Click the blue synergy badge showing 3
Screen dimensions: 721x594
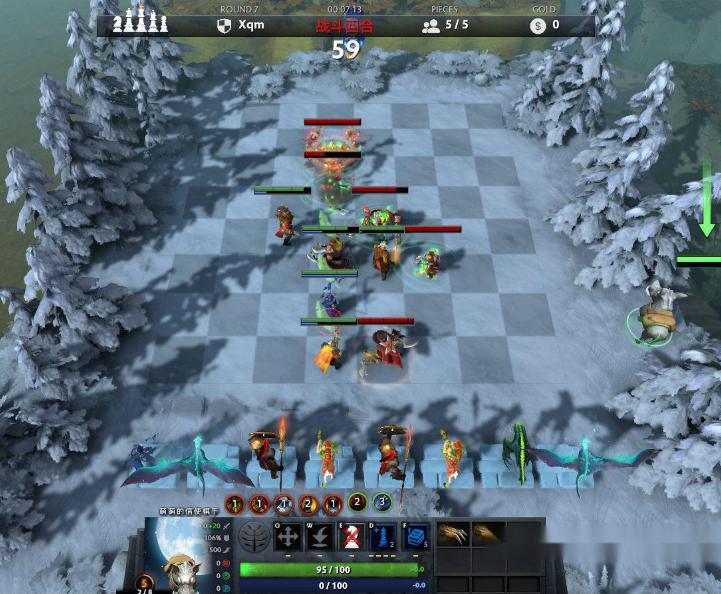pyautogui.click(x=381, y=502)
